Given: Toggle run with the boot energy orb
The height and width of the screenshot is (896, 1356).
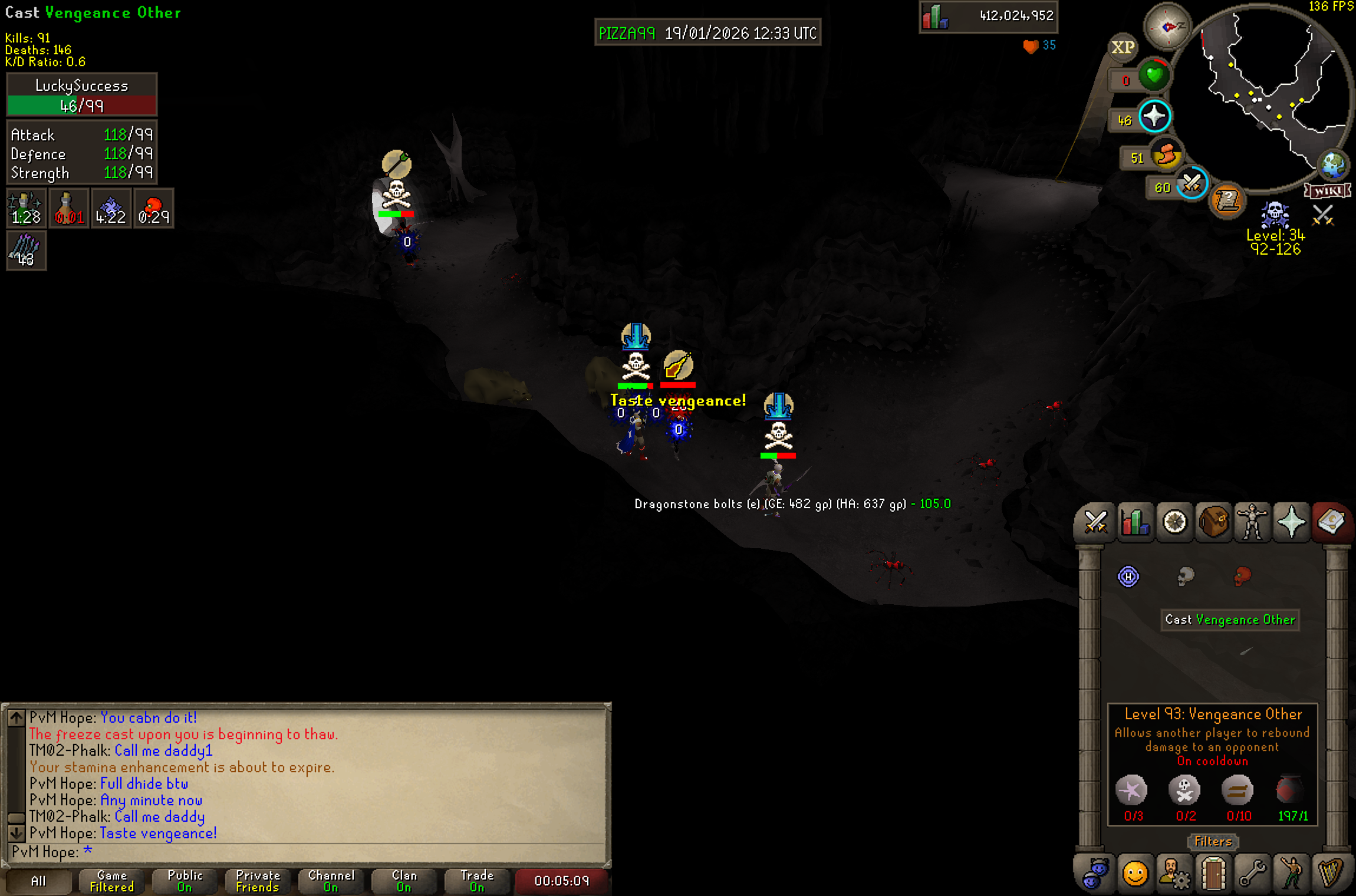Looking at the screenshot, I should pos(1166,156).
